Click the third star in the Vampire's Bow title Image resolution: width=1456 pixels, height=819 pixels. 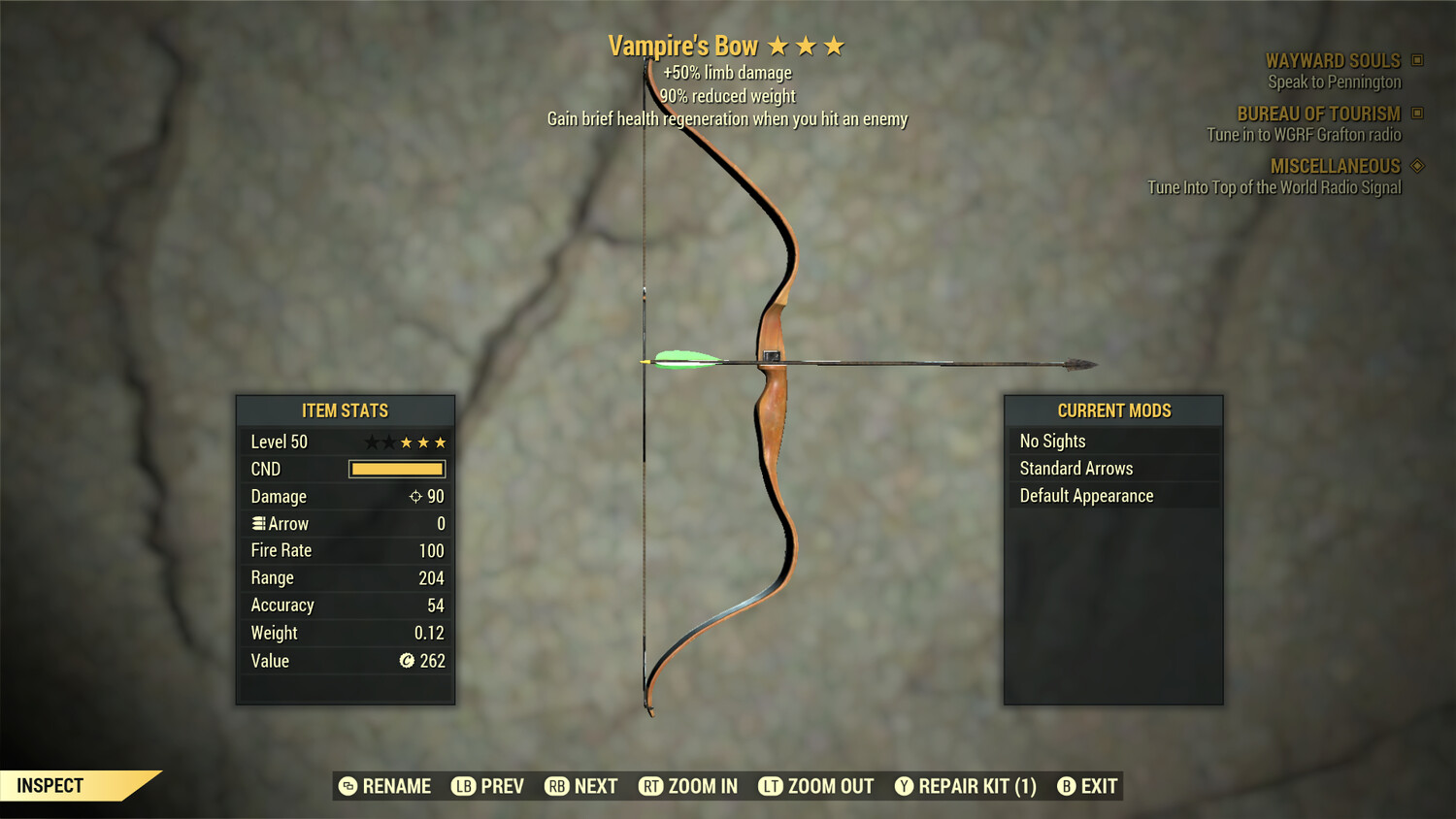[836, 45]
